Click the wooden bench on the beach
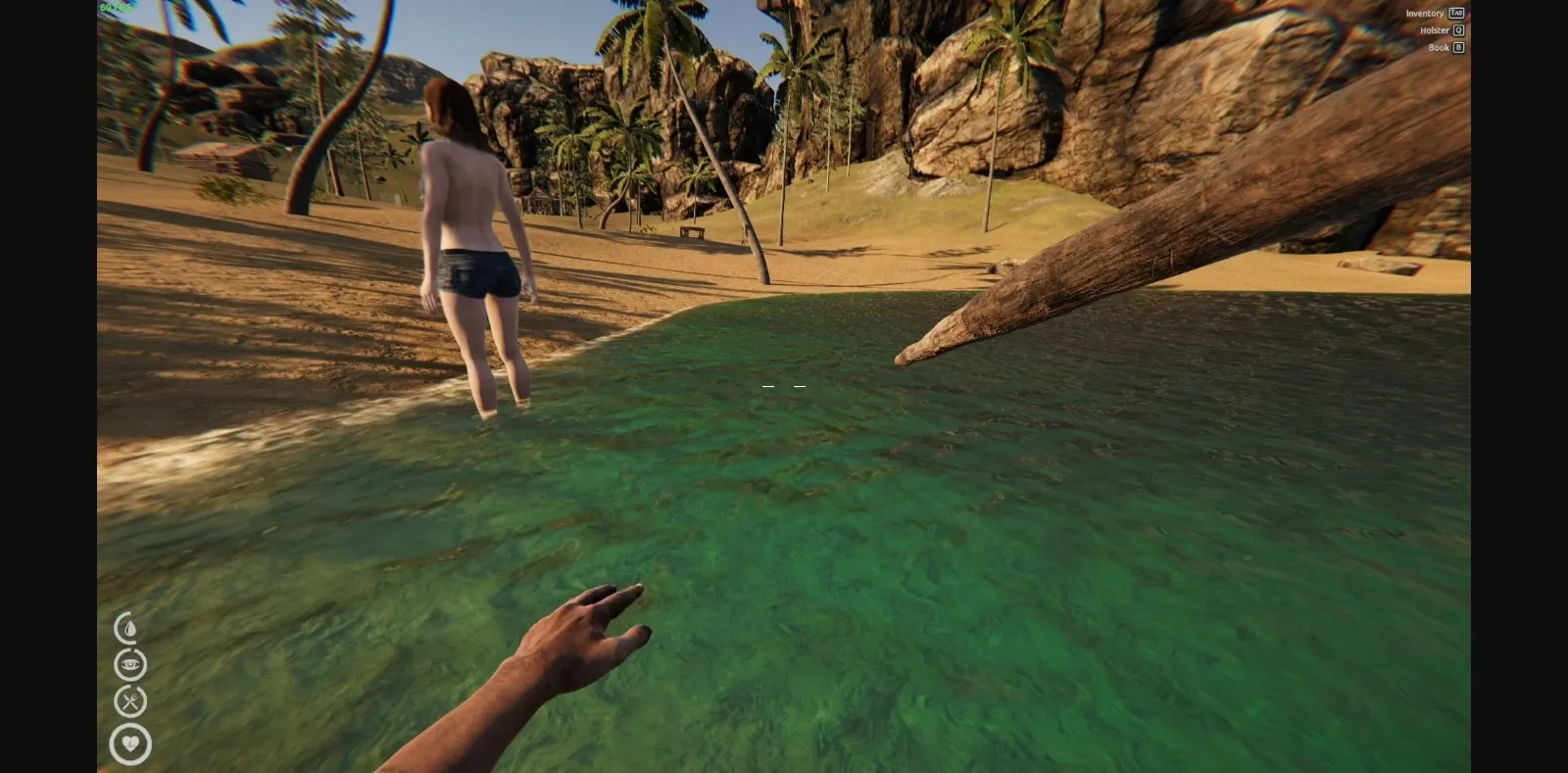The width and height of the screenshot is (1568, 773). click(x=694, y=233)
